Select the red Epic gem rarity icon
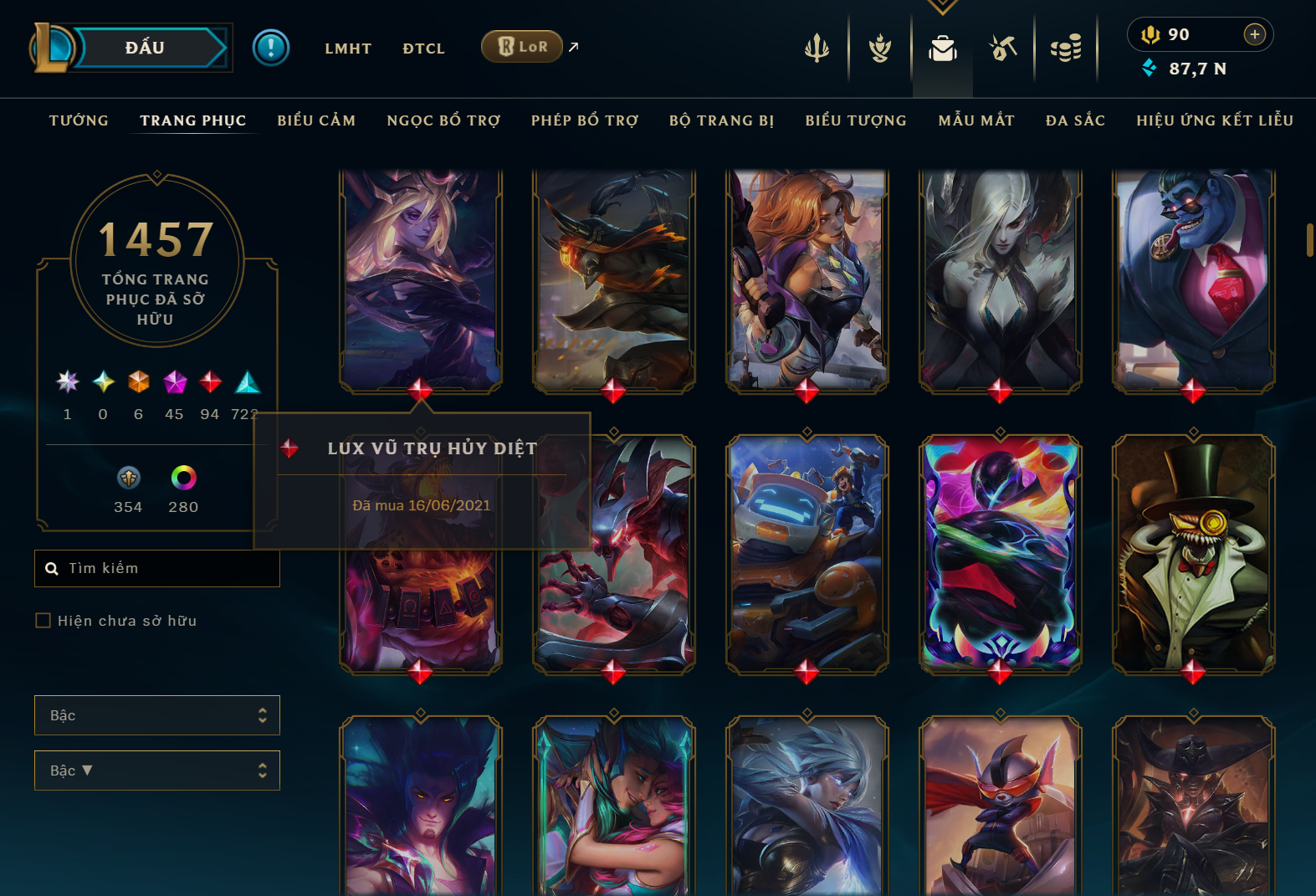 pos(209,383)
